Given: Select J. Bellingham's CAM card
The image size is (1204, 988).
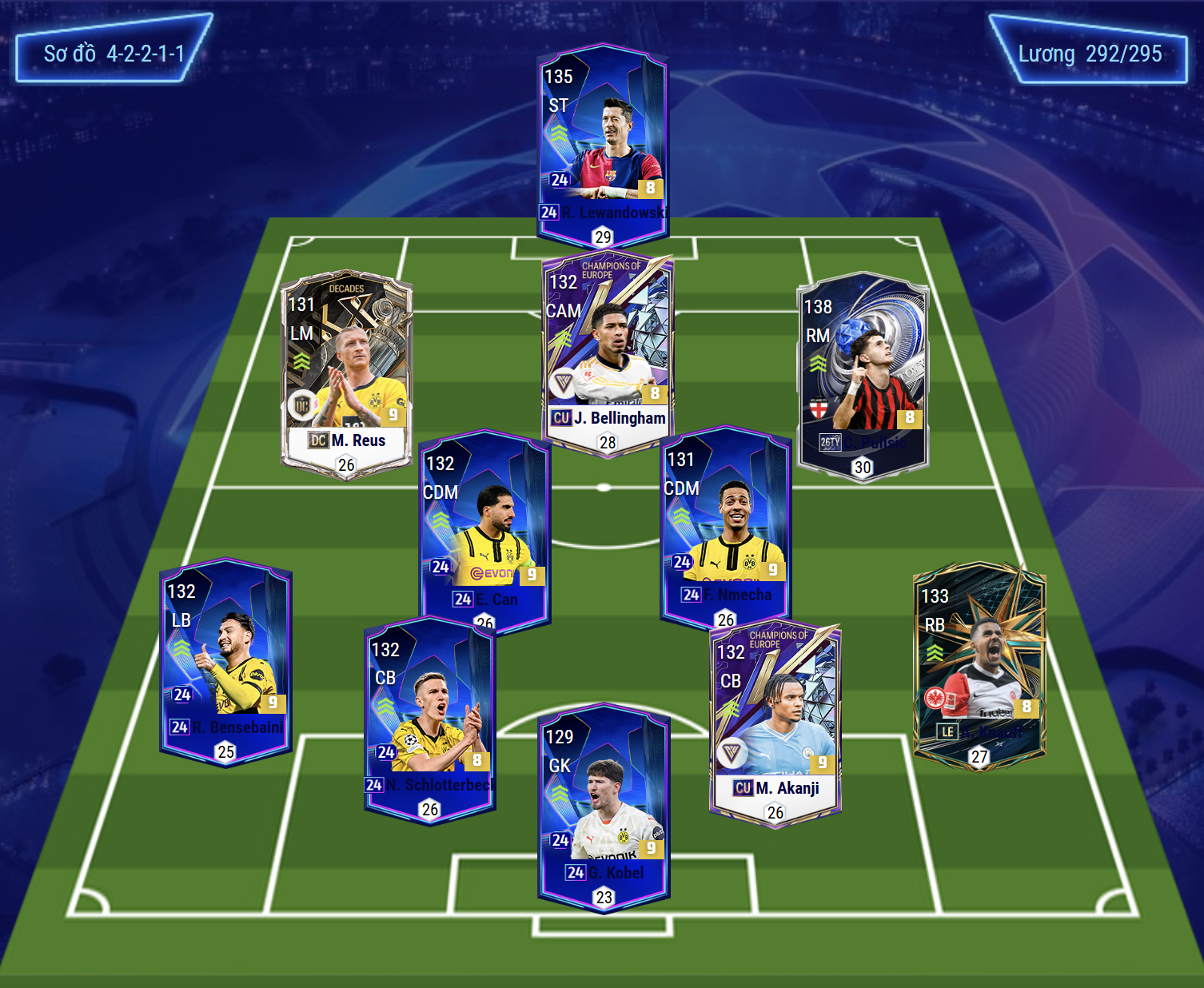Looking at the screenshot, I should click(x=608, y=352).
